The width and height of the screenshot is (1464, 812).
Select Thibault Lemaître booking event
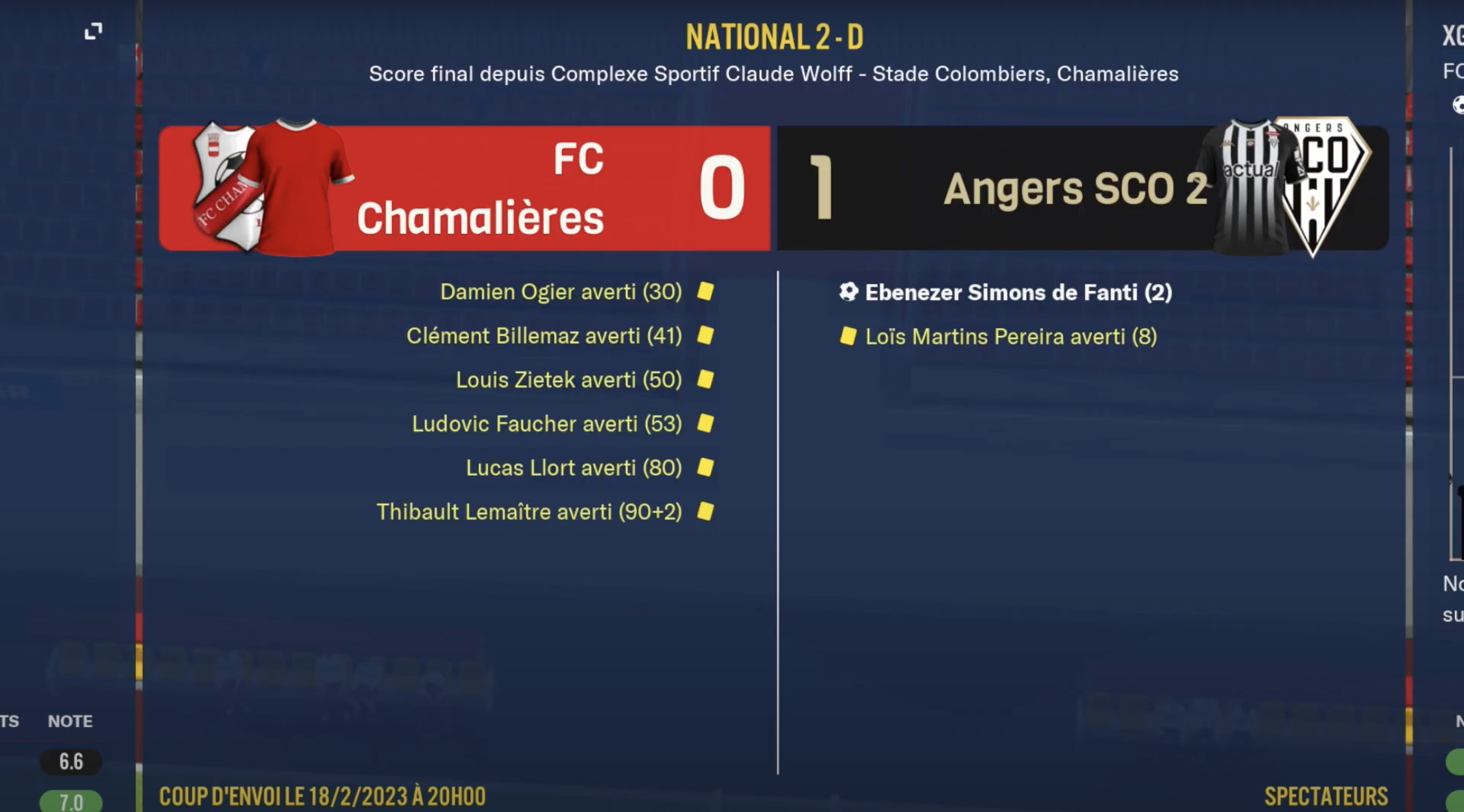(529, 512)
